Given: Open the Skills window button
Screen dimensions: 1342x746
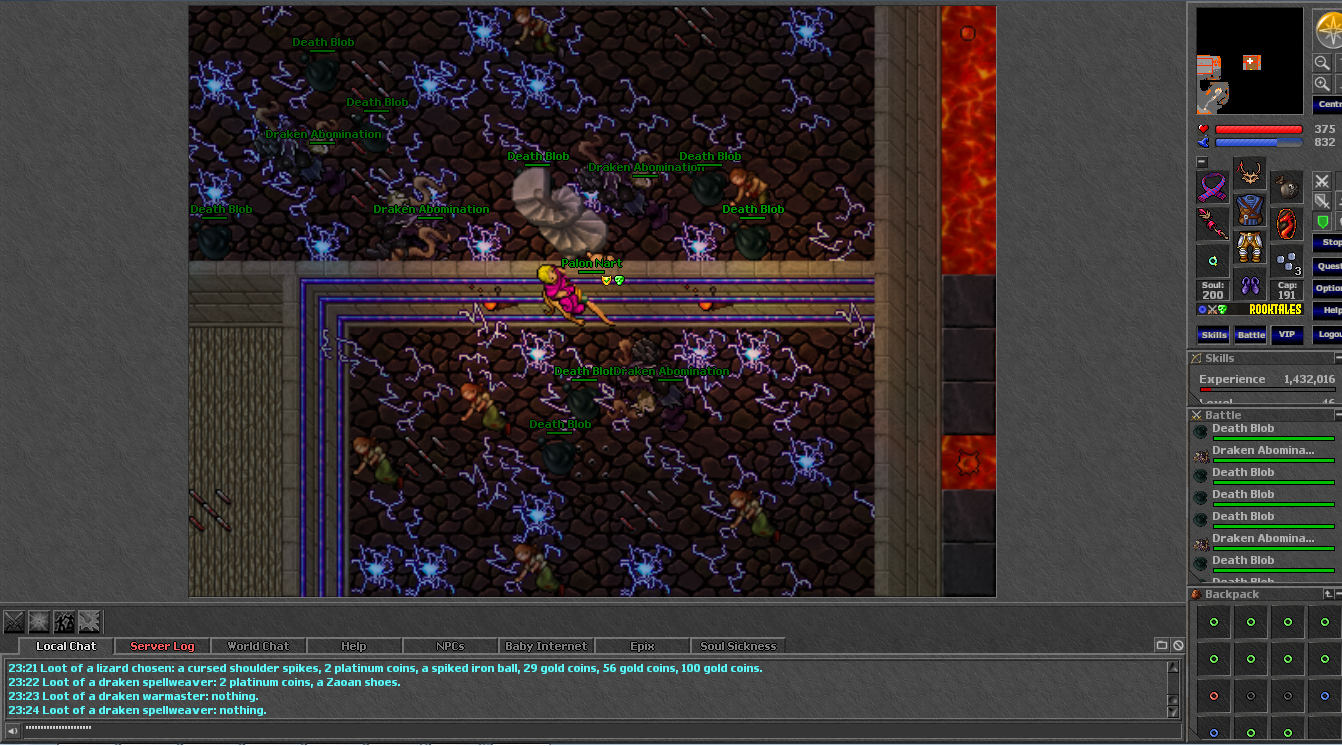Looking at the screenshot, I should point(1213,335).
